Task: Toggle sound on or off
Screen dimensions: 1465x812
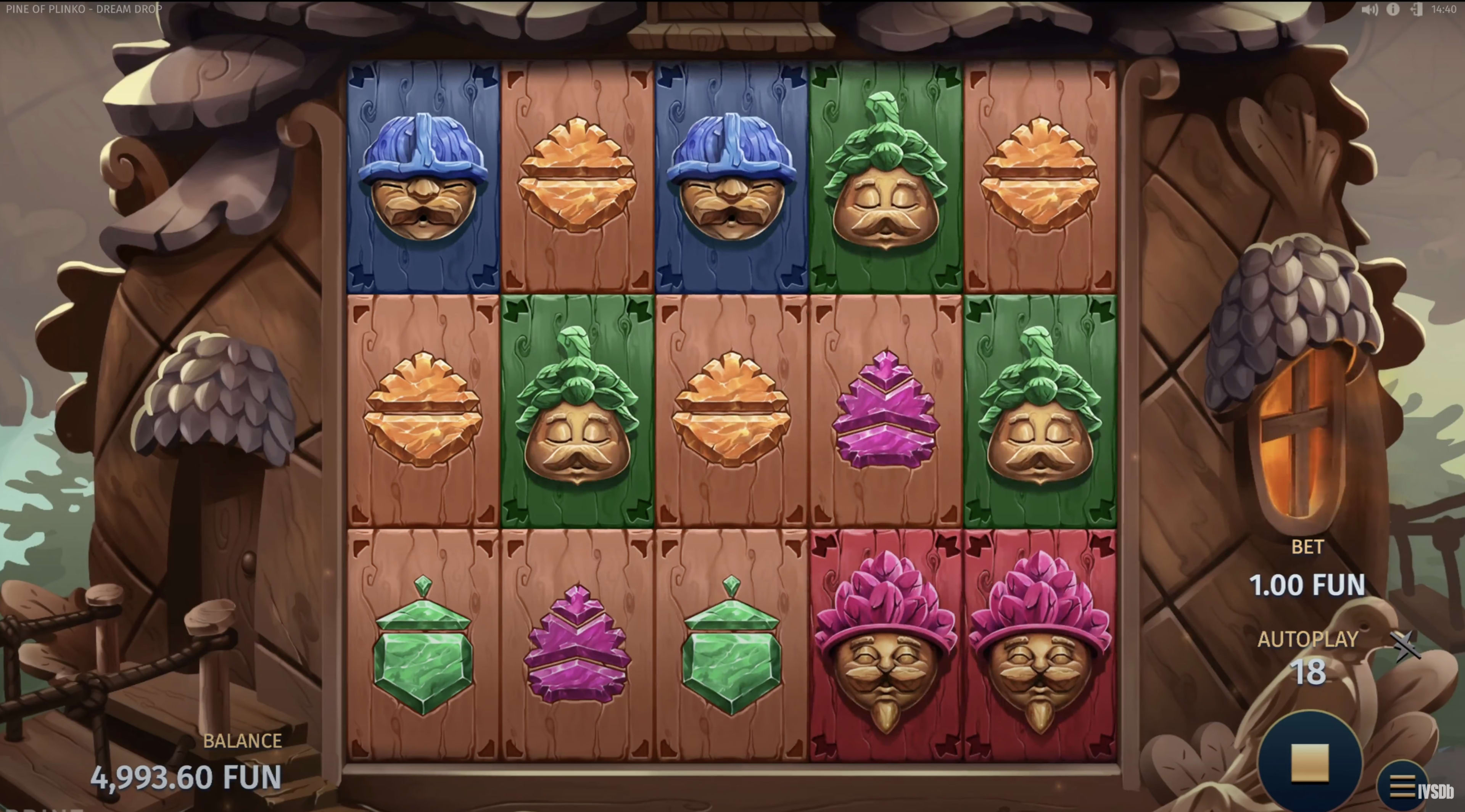Action: [x=1371, y=9]
